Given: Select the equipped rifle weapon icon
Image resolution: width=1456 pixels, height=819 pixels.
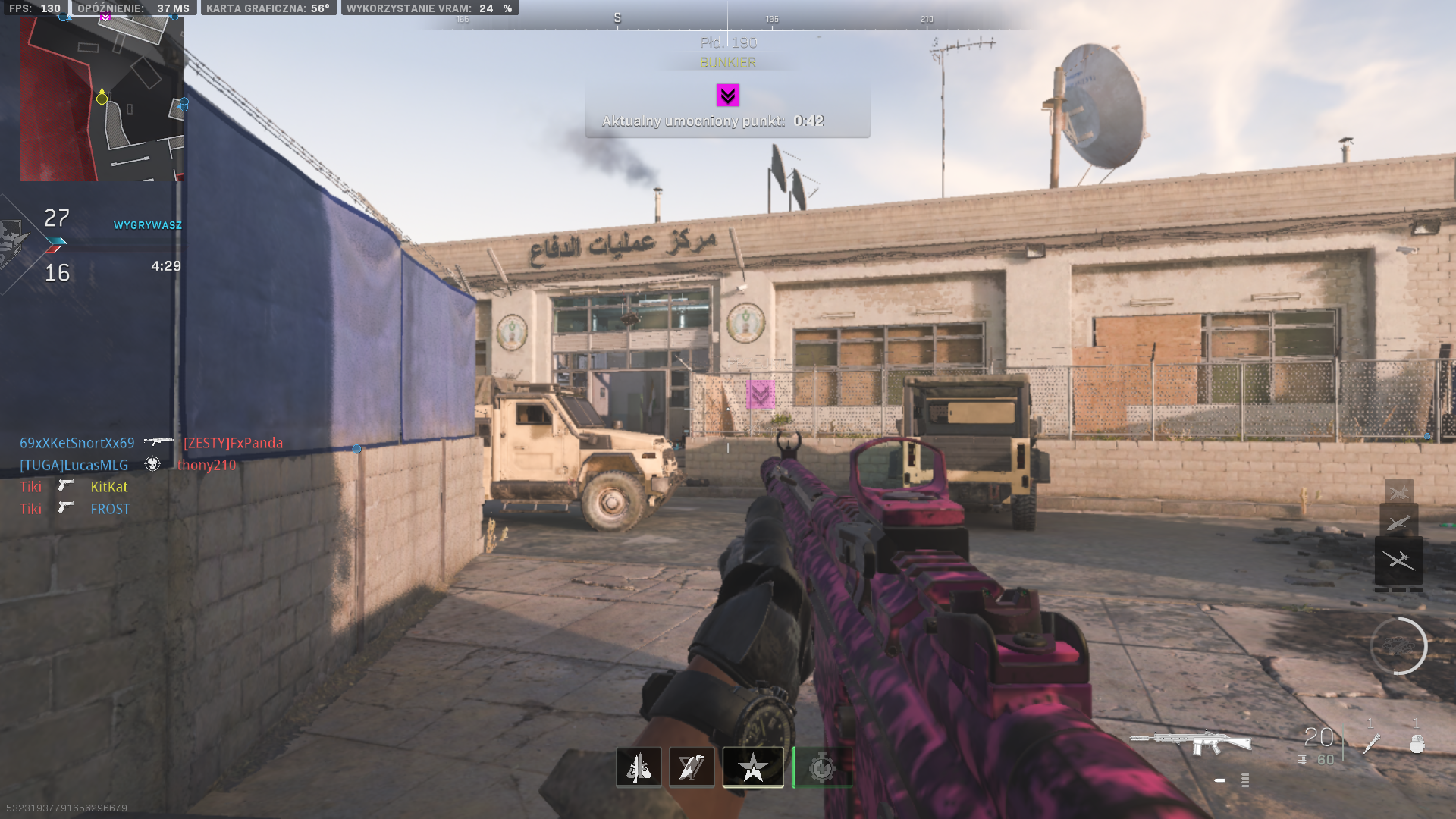Looking at the screenshot, I should coord(1190,741).
